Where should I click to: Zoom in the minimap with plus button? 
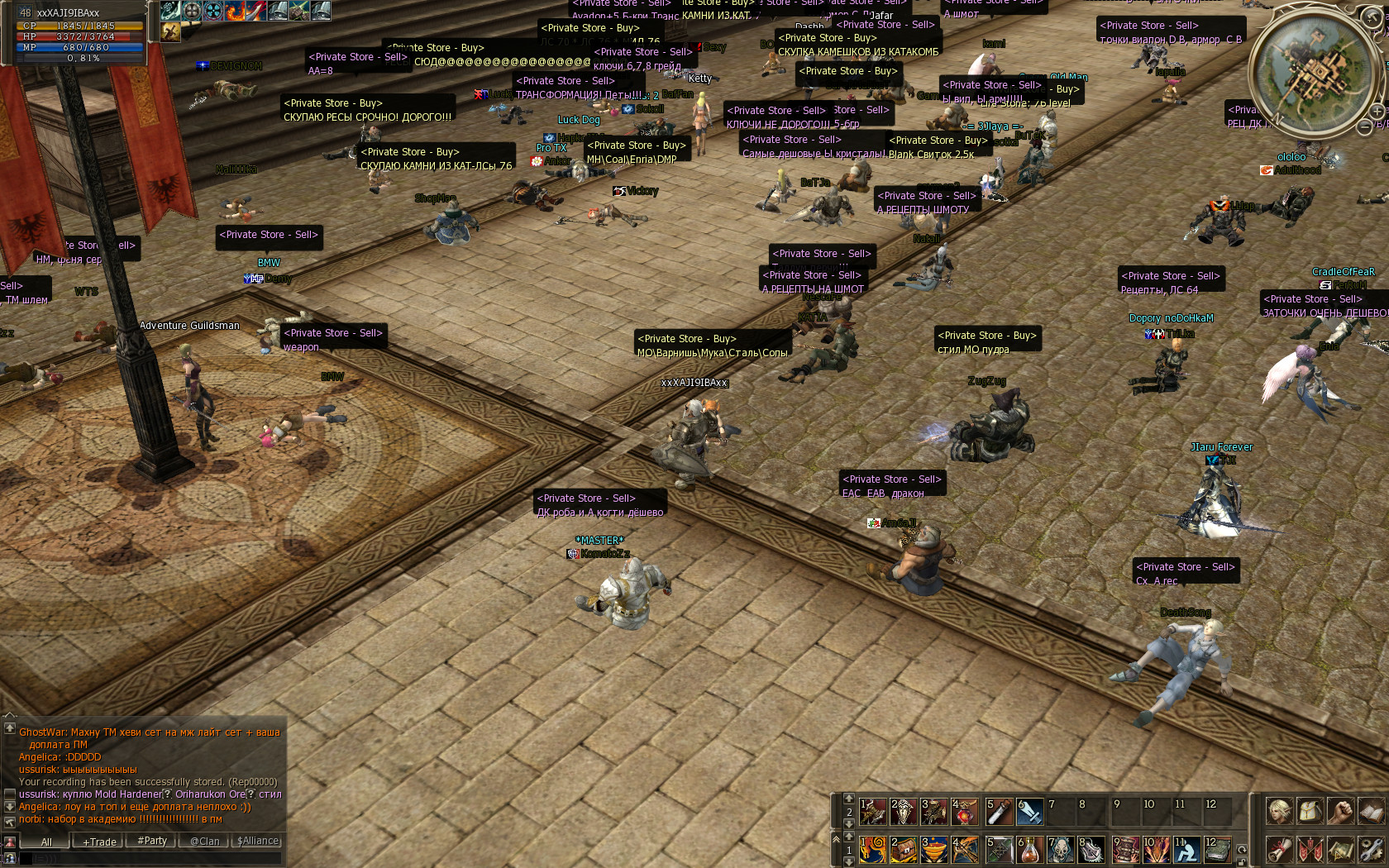pyautogui.click(x=1377, y=111)
